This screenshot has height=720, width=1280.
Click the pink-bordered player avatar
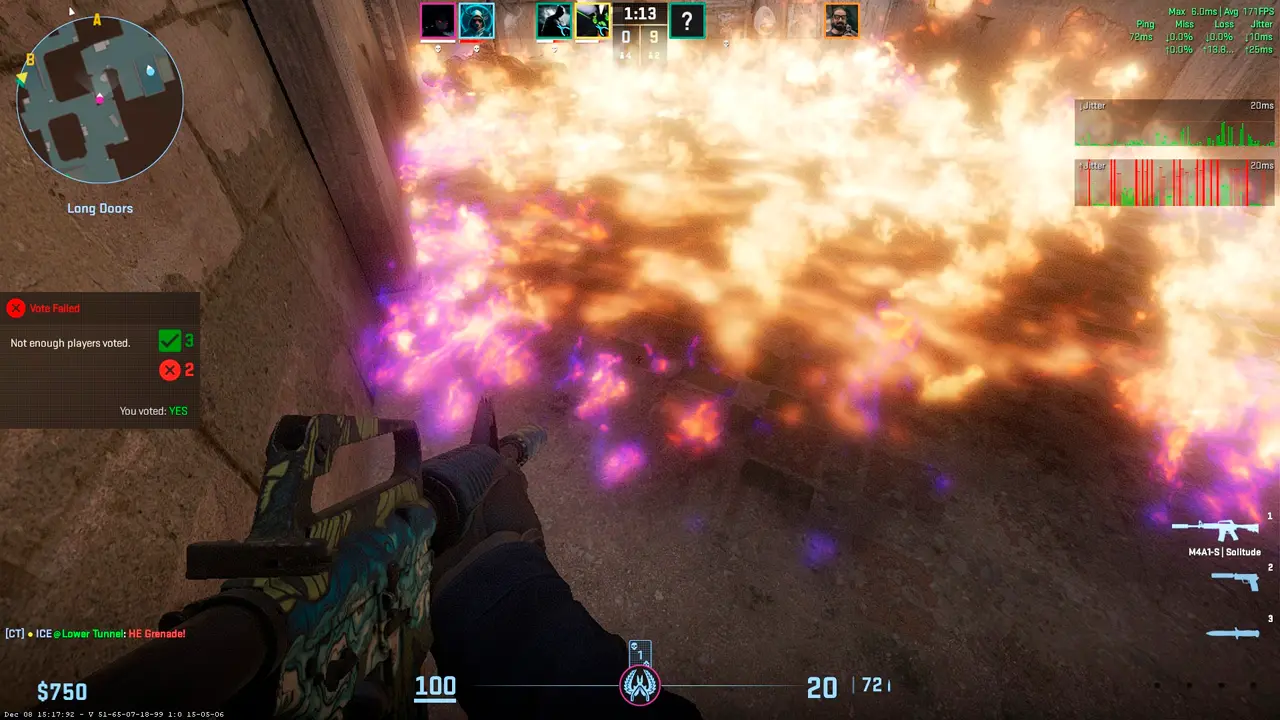[x=437, y=21]
